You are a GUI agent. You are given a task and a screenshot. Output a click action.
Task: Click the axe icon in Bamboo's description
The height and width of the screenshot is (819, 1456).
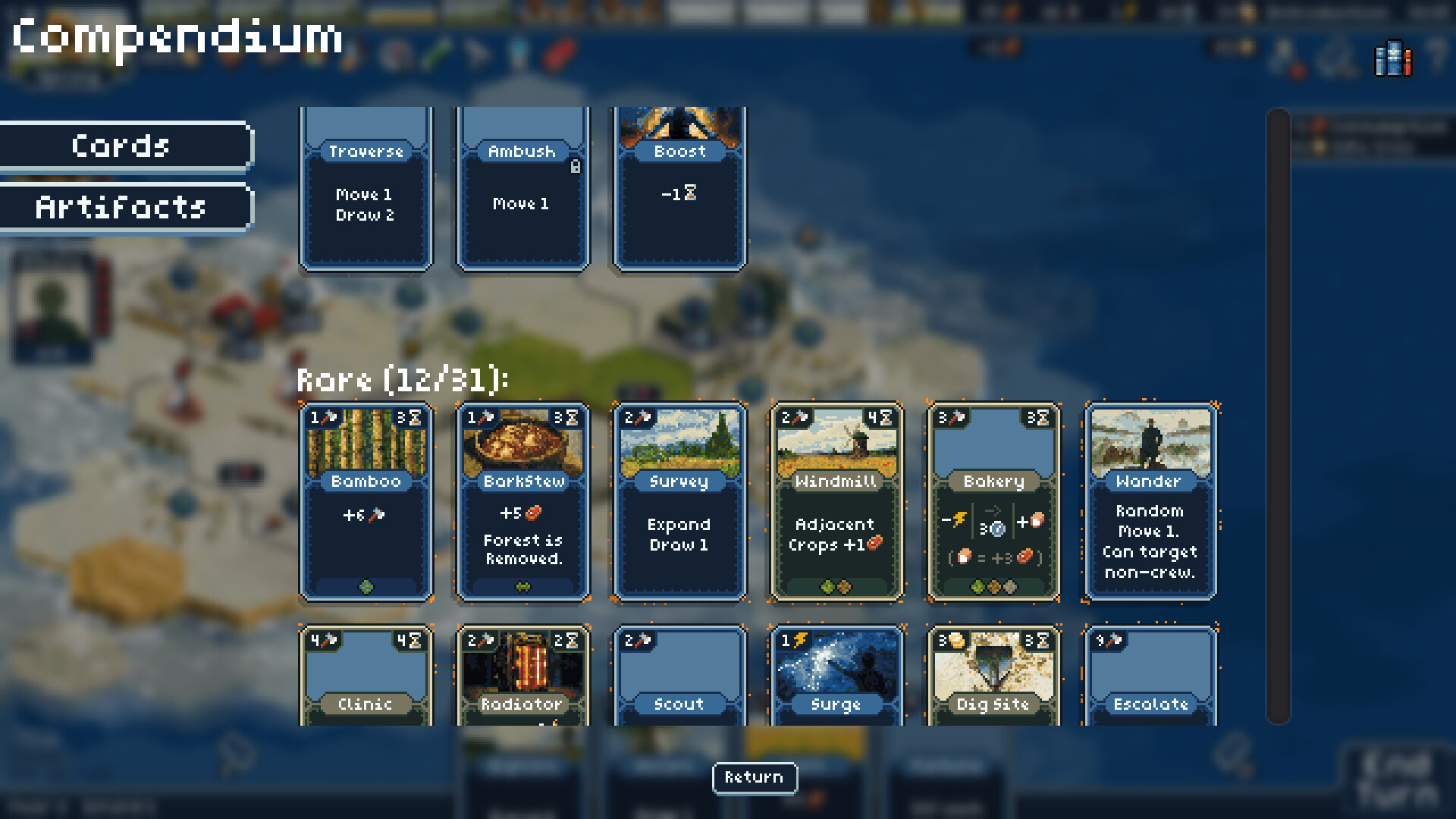pos(377,515)
